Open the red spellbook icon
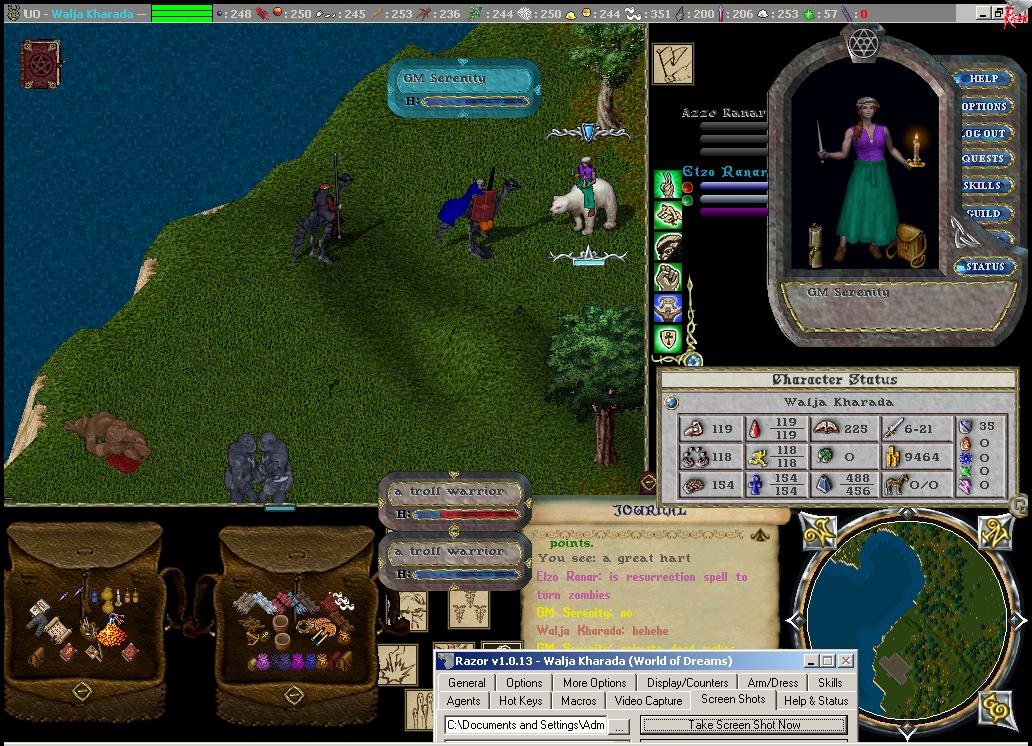This screenshot has width=1032, height=746. pos(41,64)
